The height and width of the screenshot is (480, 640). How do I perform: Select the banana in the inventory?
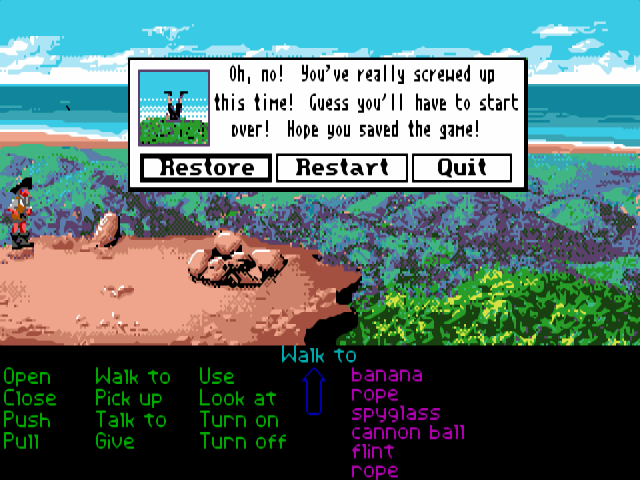pyautogui.click(x=387, y=376)
